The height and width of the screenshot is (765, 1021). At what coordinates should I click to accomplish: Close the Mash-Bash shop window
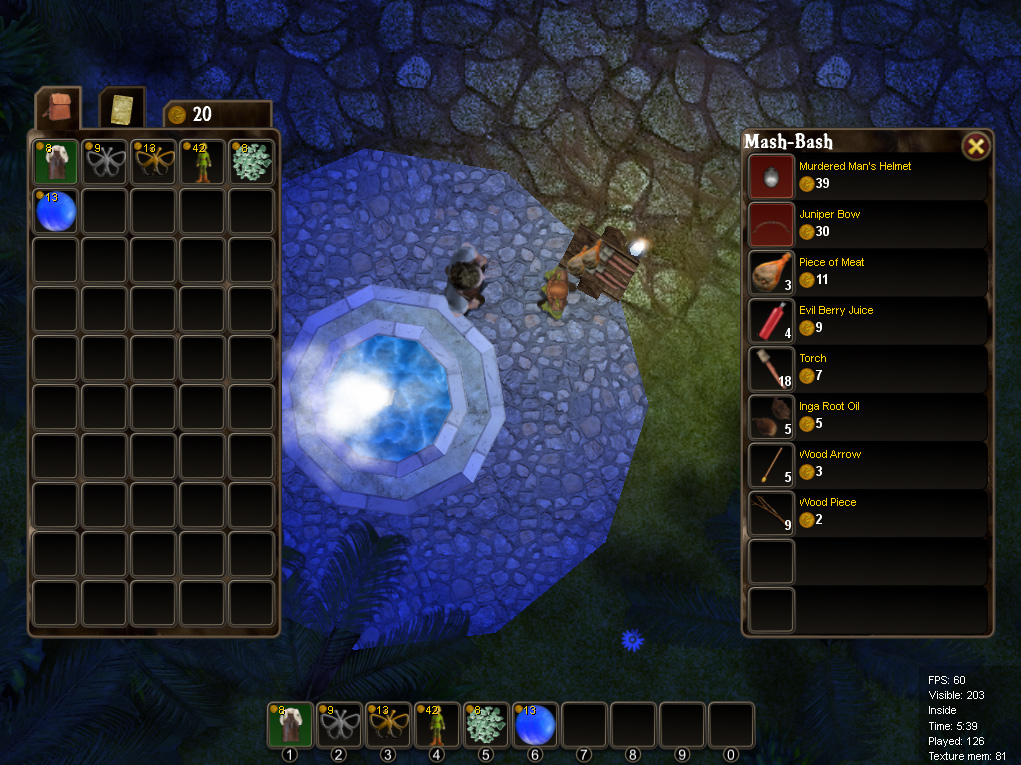(976, 147)
